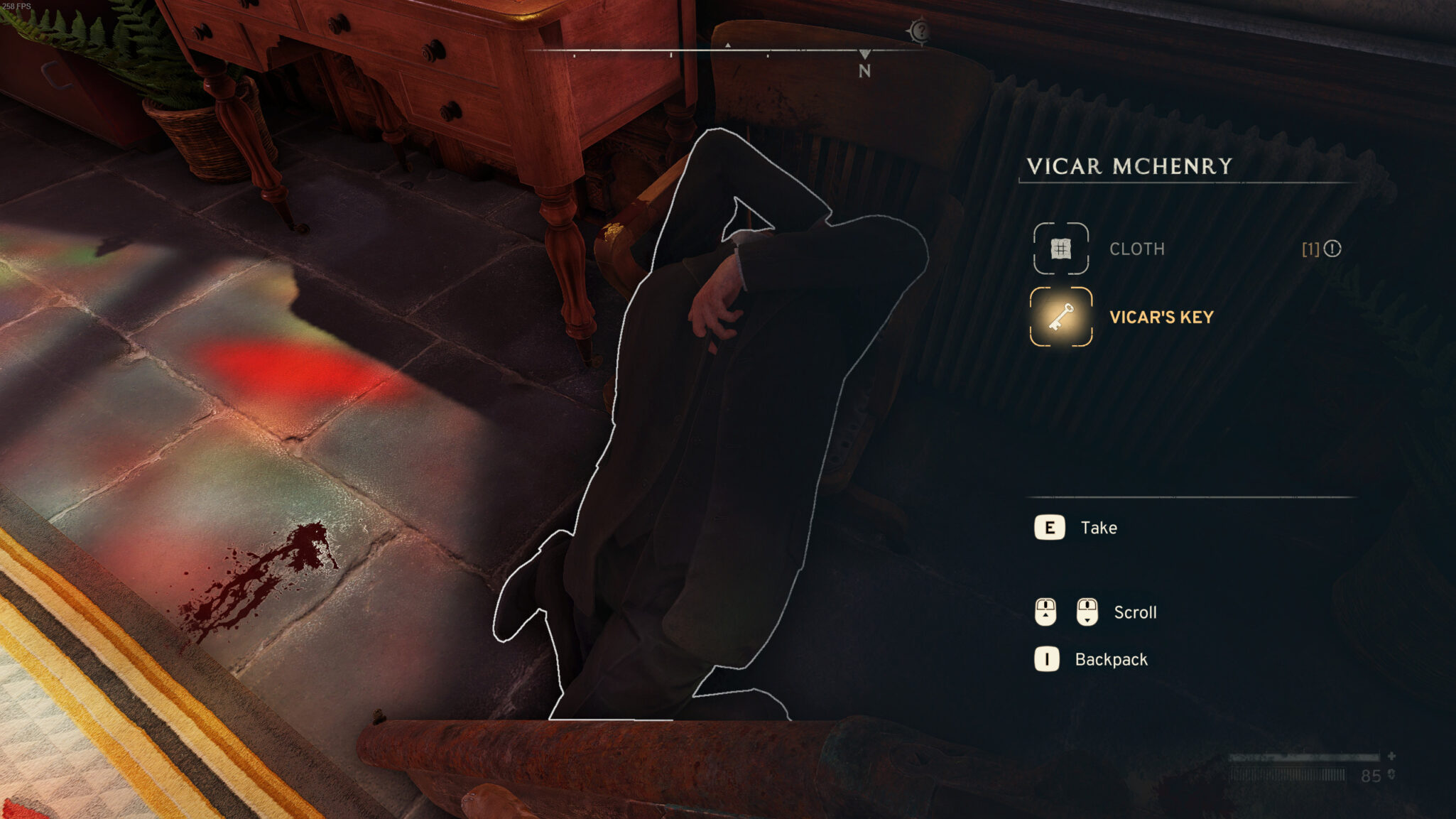This screenshot has height=819, width=1456.
Task: Show the info icon beside Cloth
Action: pos(1332,249)
